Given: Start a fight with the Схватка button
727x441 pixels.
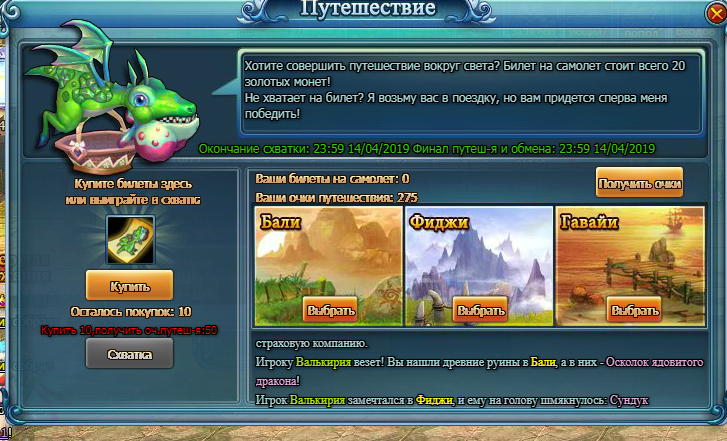Looking at the screenshot, I should pos(129,353).
